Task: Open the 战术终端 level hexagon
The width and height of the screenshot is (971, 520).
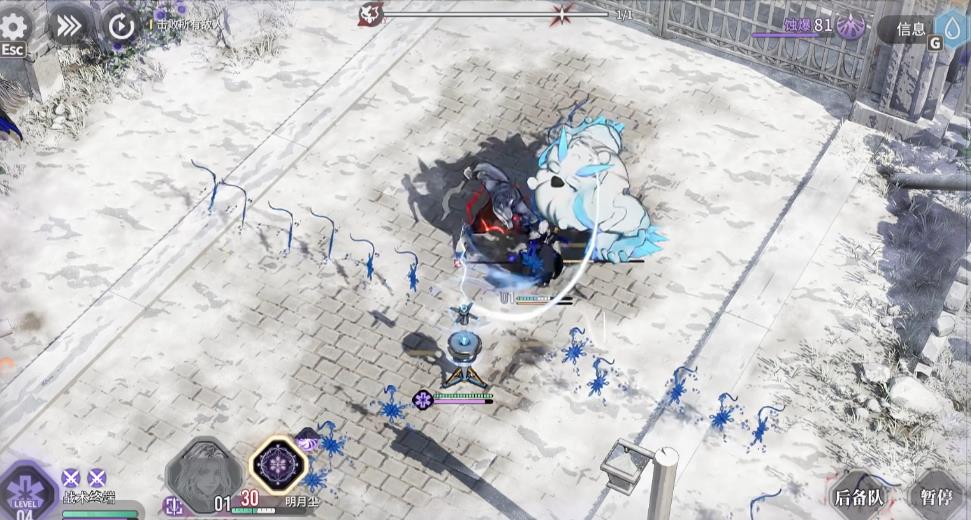Action: coord(27,492)
